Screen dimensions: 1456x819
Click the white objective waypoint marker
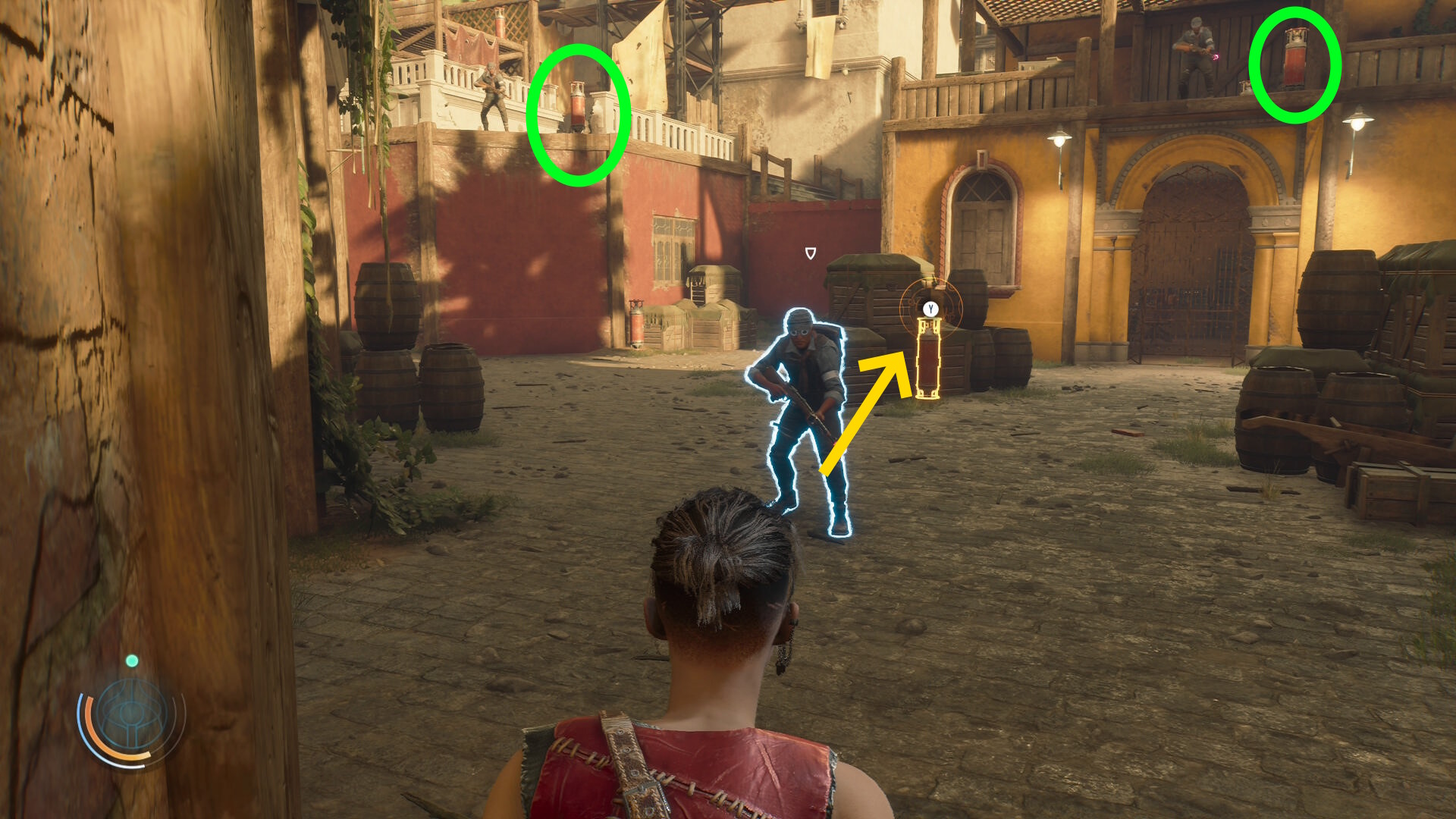pos(810,253)
